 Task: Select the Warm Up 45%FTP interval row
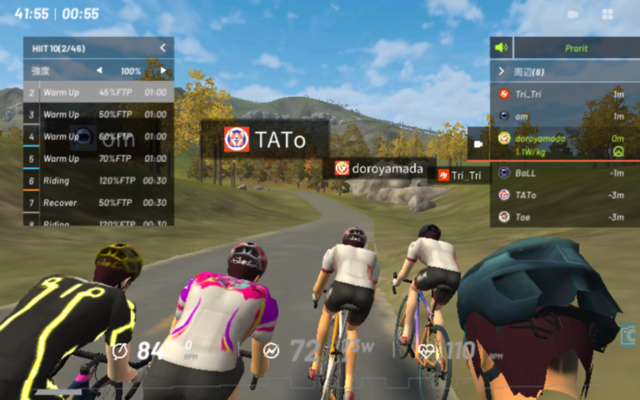[98, 93]
